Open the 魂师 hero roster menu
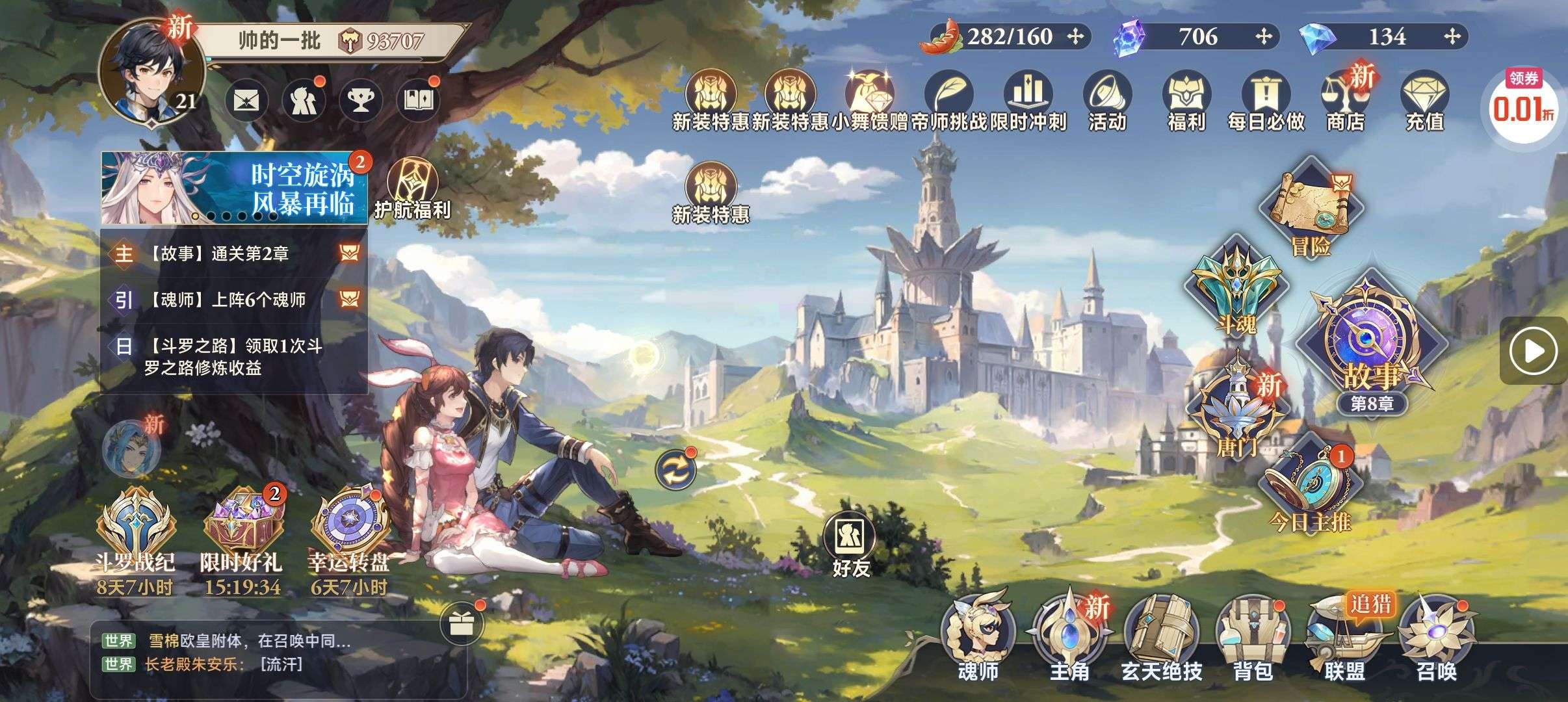Image resolution: width=1568 pixels, height=702 pixels. click(x=978, y=637)
